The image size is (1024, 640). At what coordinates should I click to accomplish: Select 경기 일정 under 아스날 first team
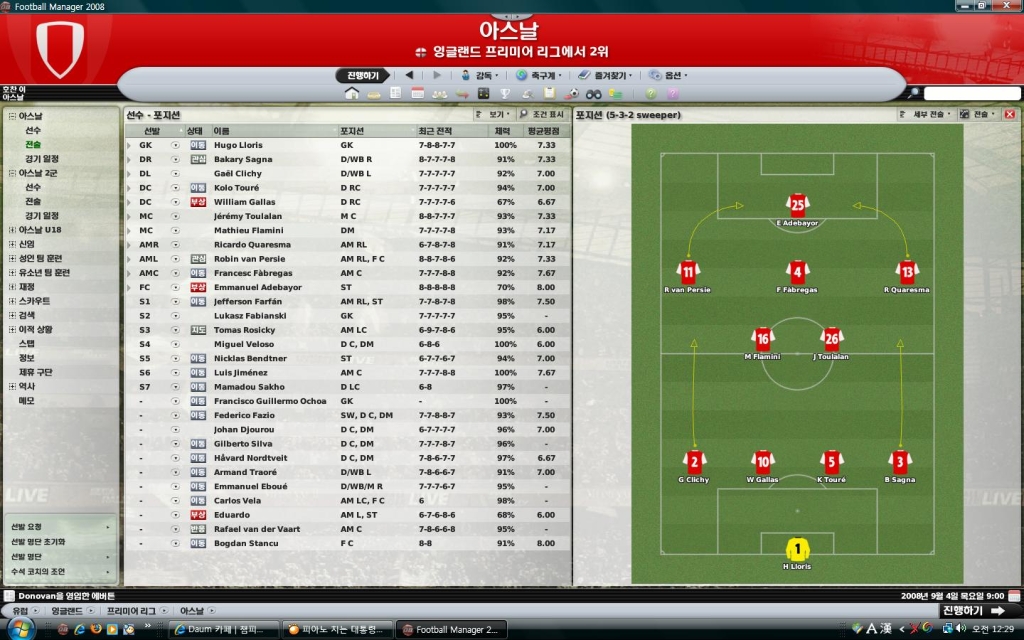(x=42, y=158)
